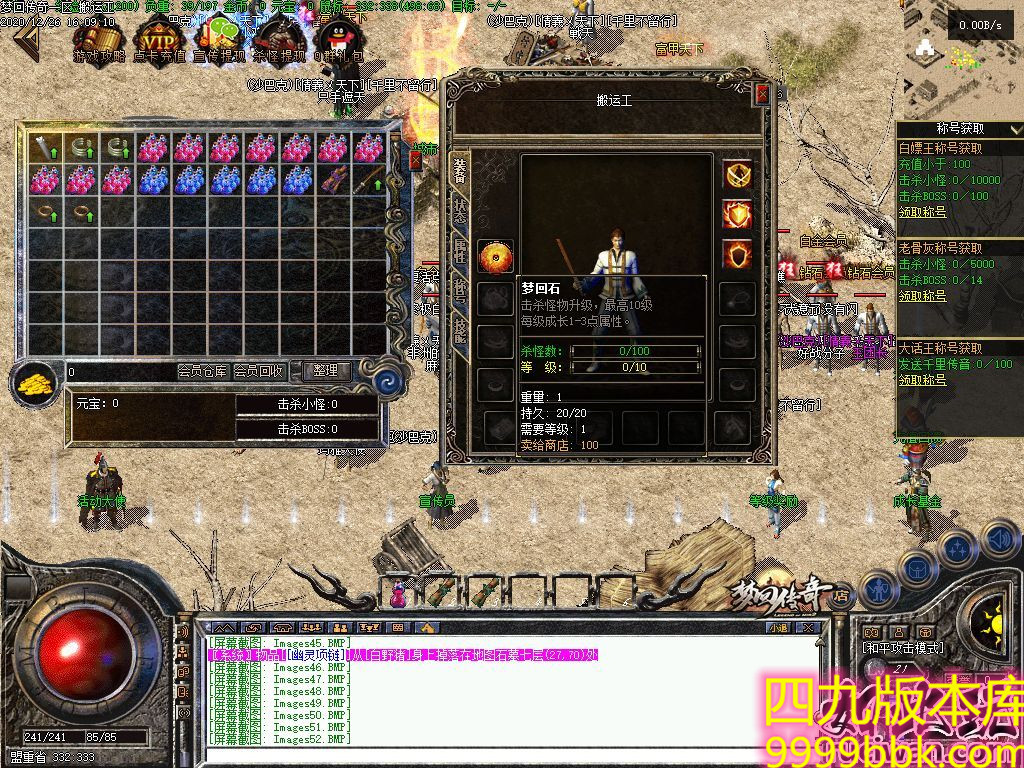Click the 会员仓库 member warehouse button

pos(202,371)
